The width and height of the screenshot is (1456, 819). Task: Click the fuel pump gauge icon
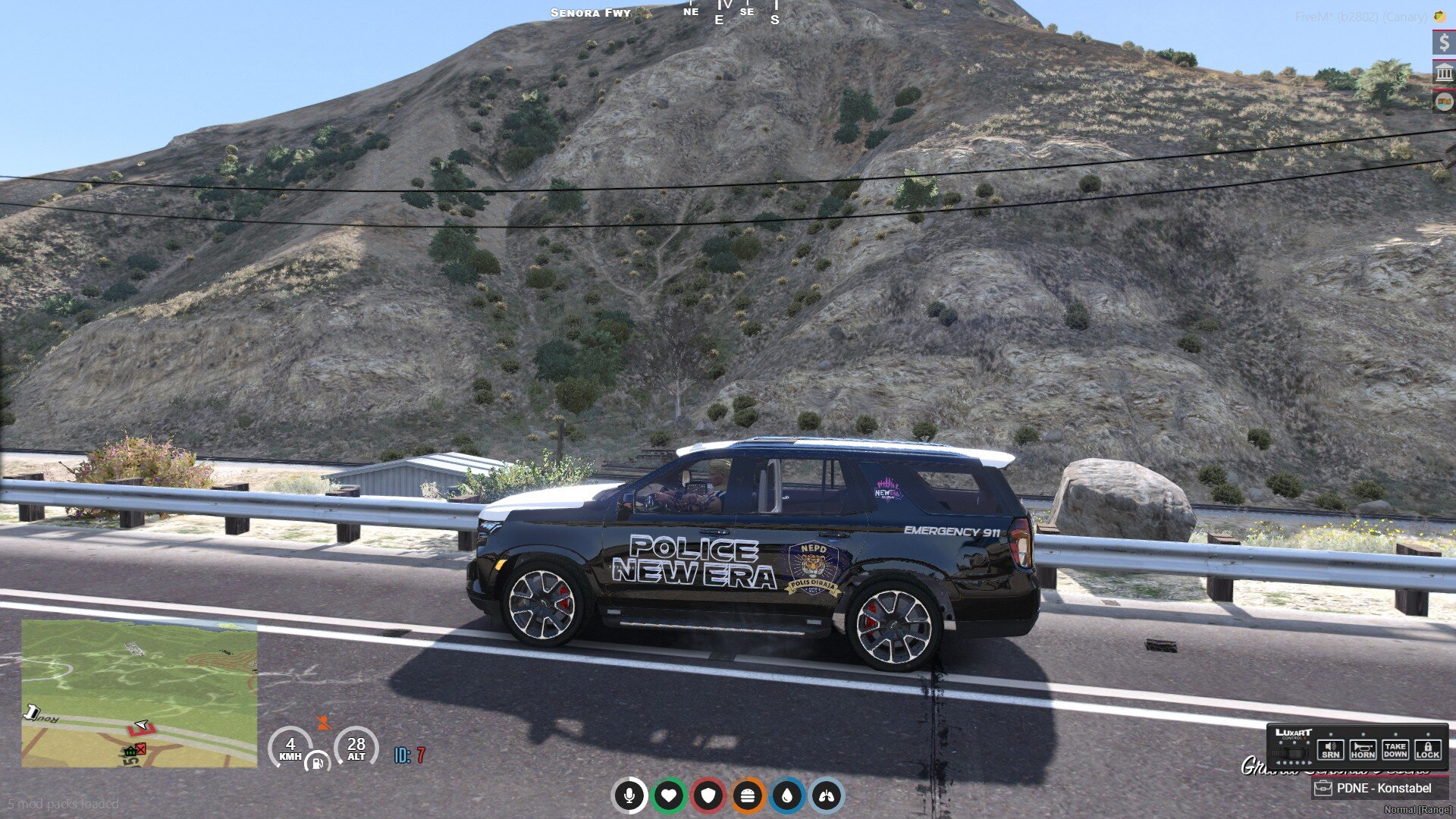coord(318,762)
